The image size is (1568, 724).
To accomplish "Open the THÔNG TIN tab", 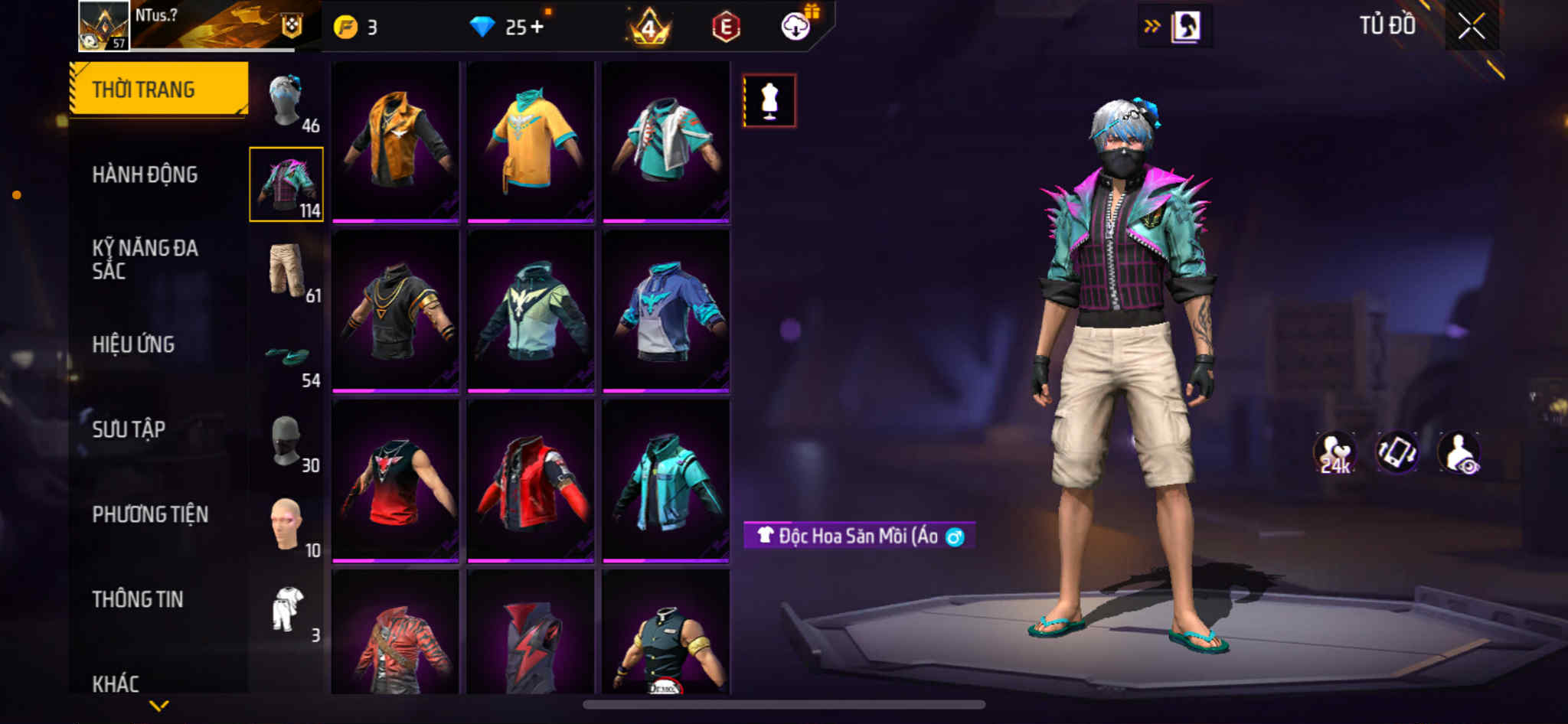I will (138, 599).
